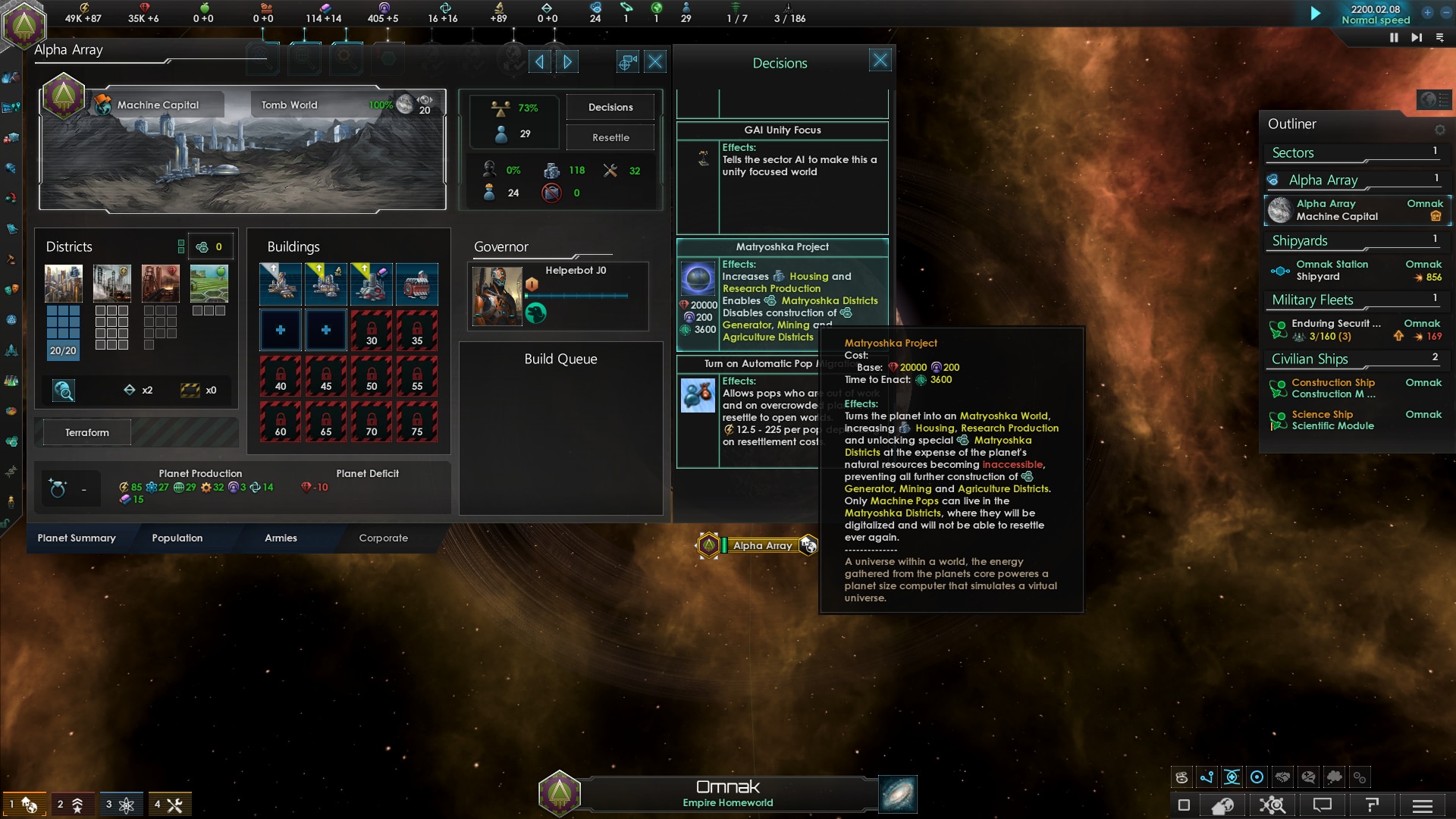Open the Terraform option
Viewport: 1456px width, 819px height.
(87, 432)
